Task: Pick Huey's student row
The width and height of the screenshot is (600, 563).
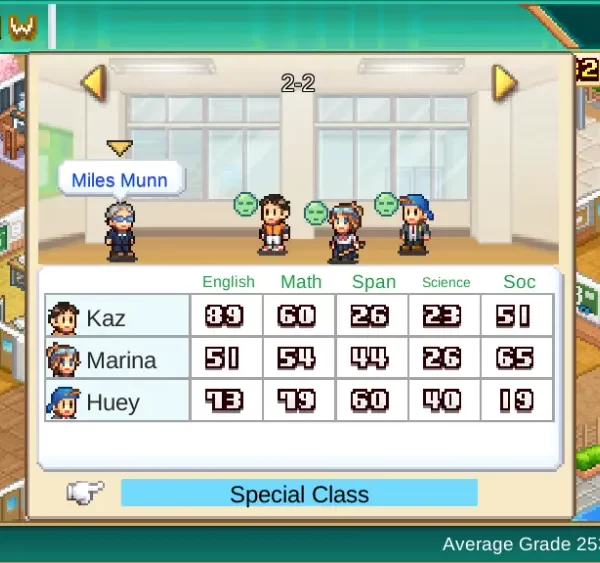Action: pos(117,402)
